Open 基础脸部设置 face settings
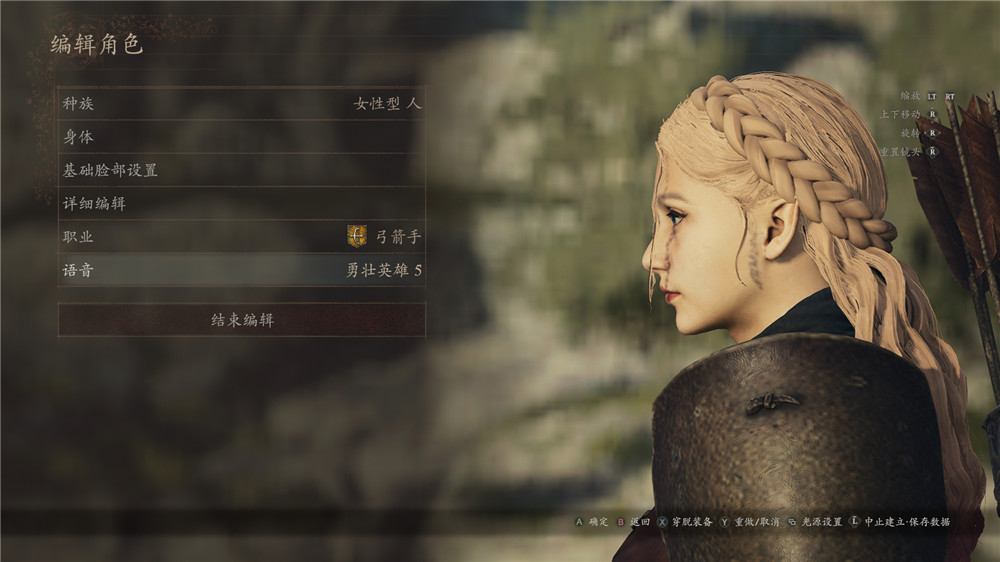The height and width of the screenshot is (562, 1000). (x=241, y=170)
